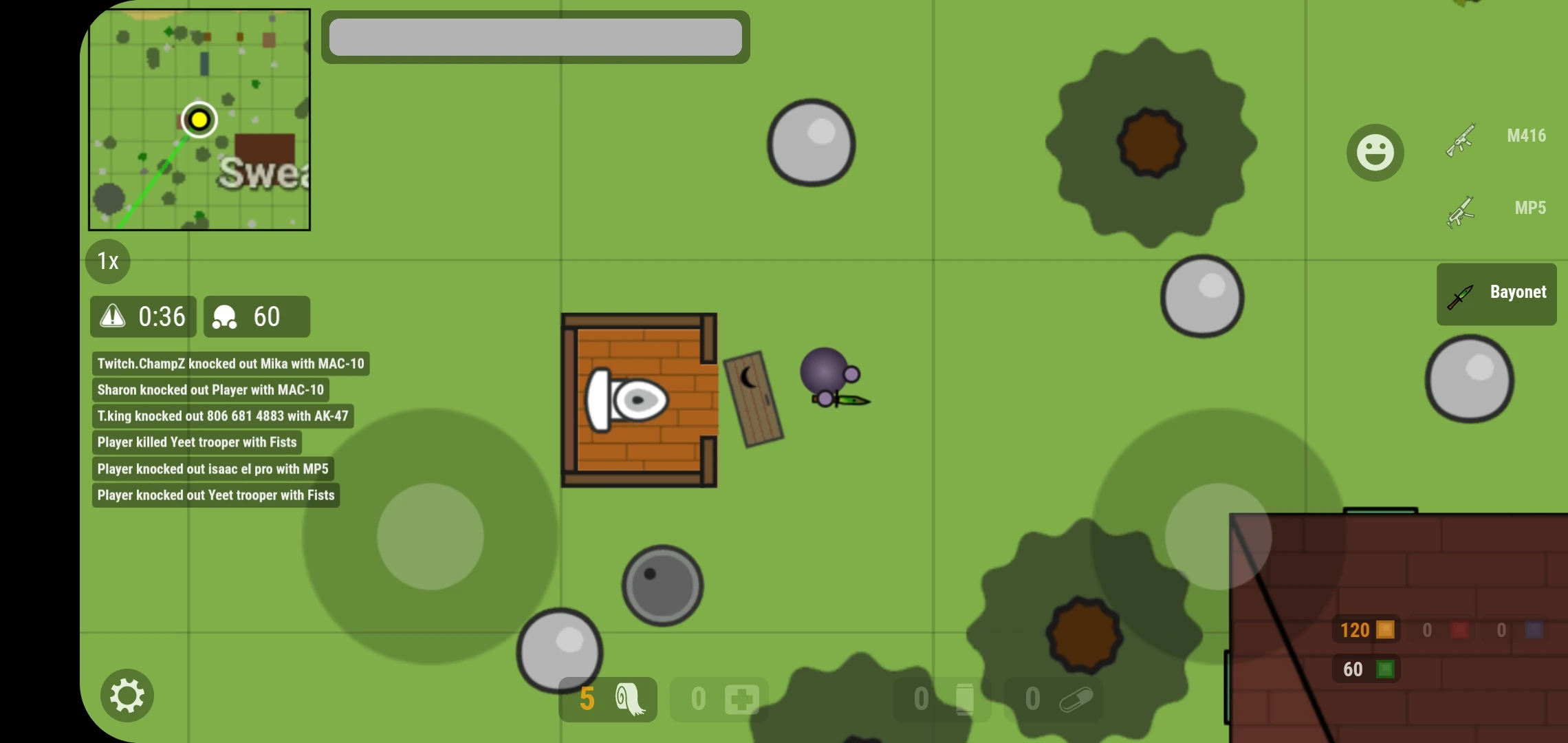Equip the Bayonet melee weapon

click(1496, 293)
